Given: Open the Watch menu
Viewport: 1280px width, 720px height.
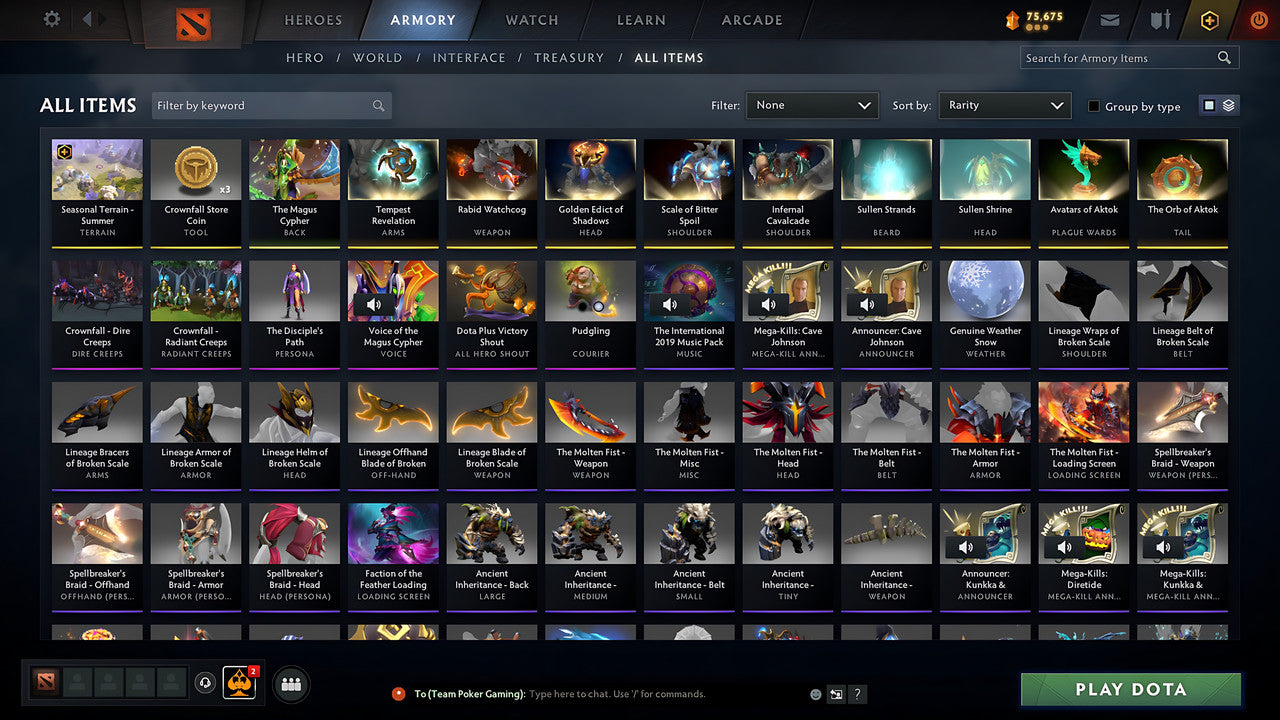Looking at the screenshot, I should pos(531,20).
